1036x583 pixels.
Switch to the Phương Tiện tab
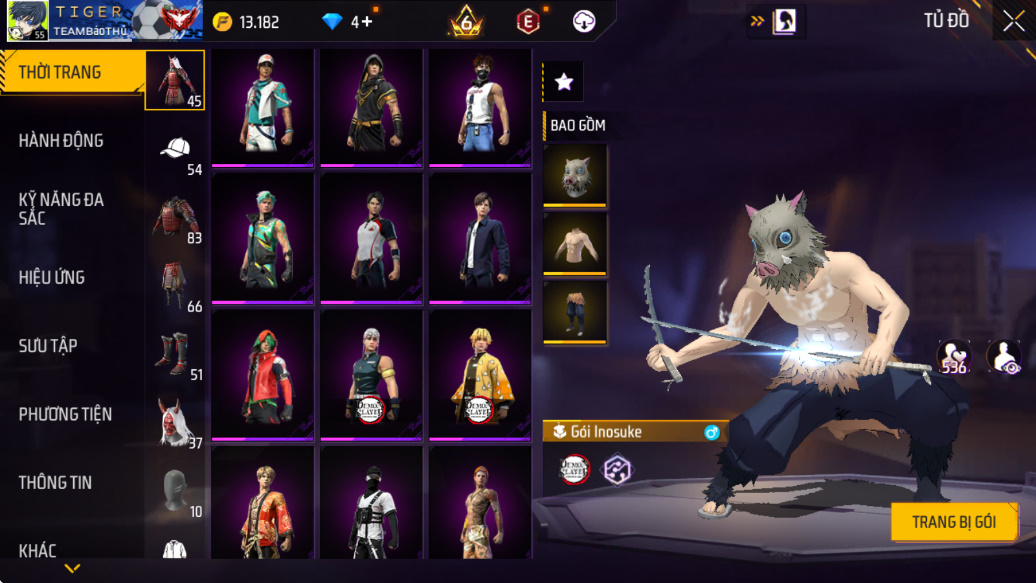click(65, 414)
